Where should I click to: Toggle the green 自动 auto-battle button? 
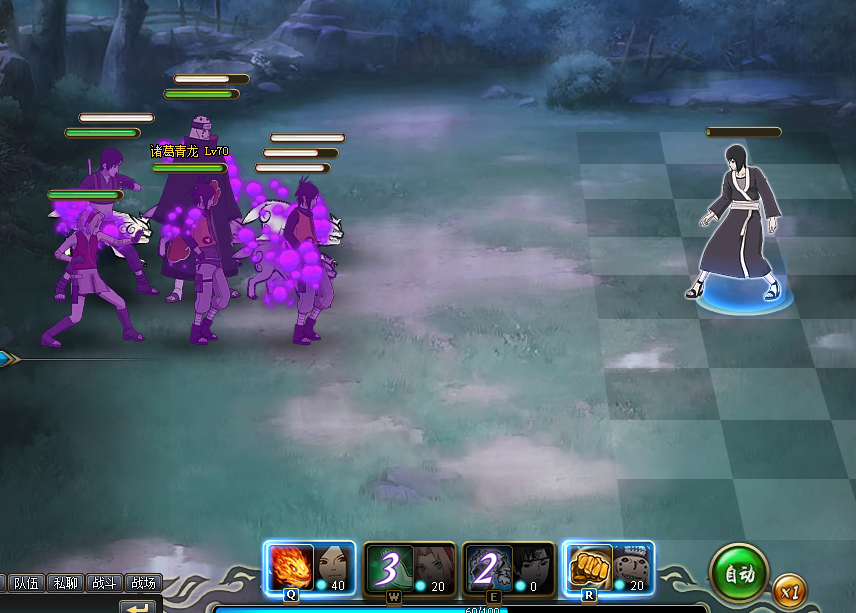click(738, 574)
